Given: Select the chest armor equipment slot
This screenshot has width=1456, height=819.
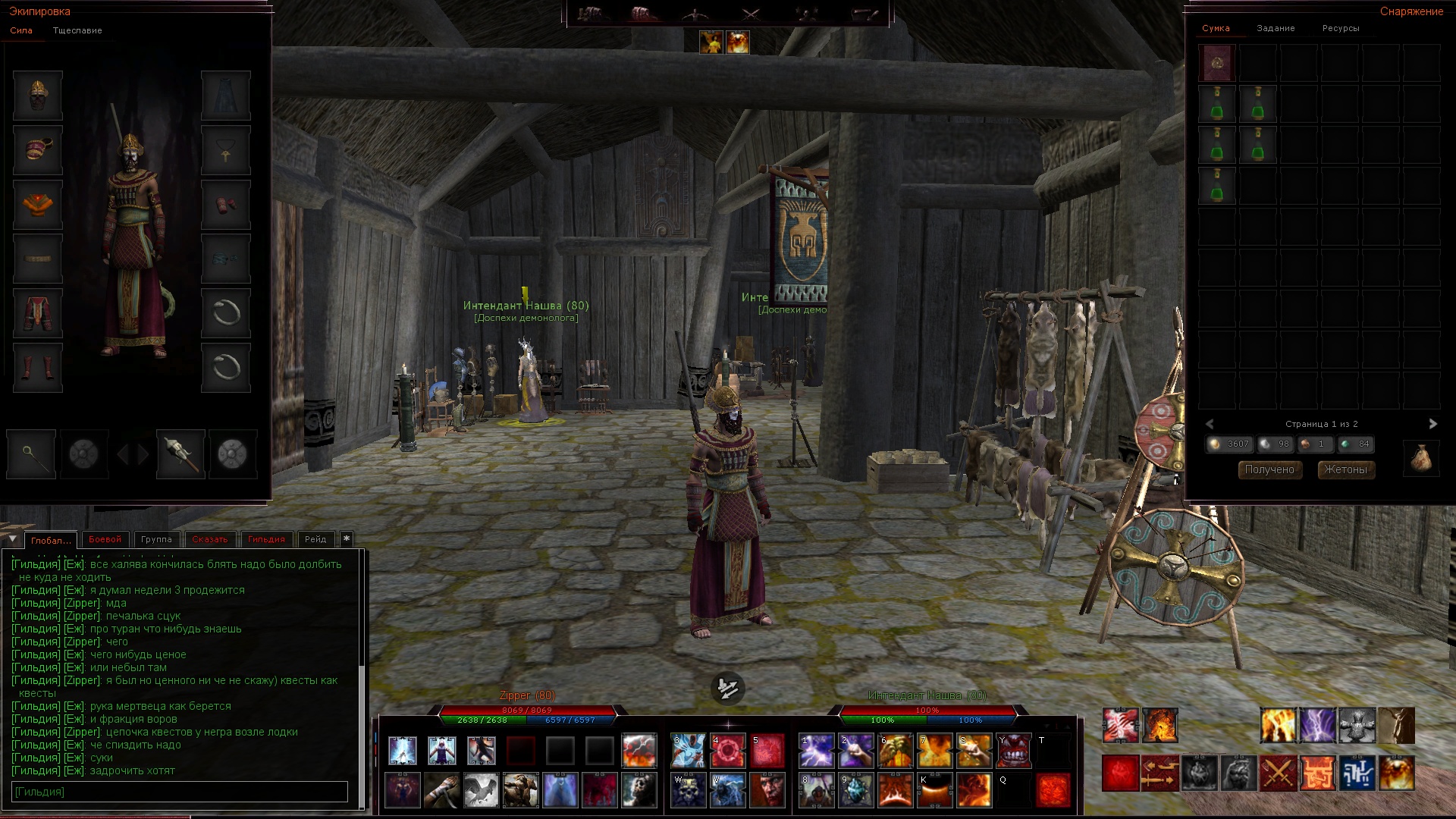Looking at the screenshot, I should [x=38, y=205].
